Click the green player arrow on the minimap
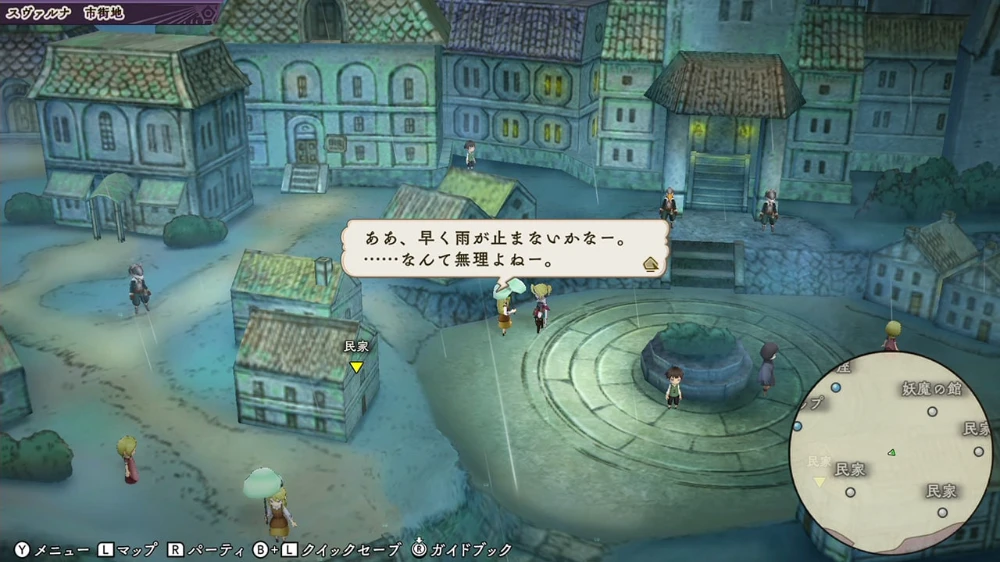Viewport: 1000px width, 562px height. 892,452
